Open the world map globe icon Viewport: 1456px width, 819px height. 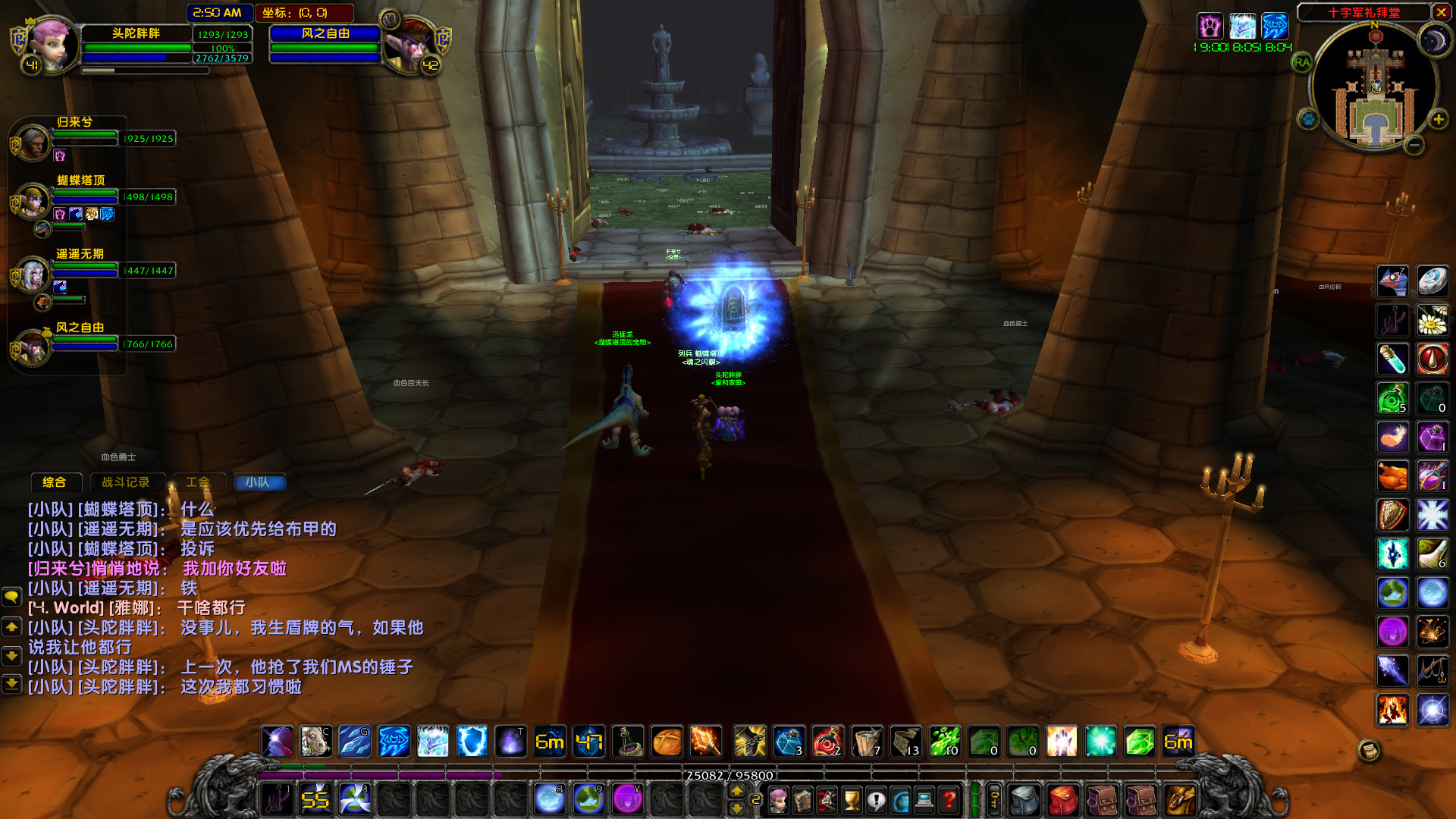900,801
